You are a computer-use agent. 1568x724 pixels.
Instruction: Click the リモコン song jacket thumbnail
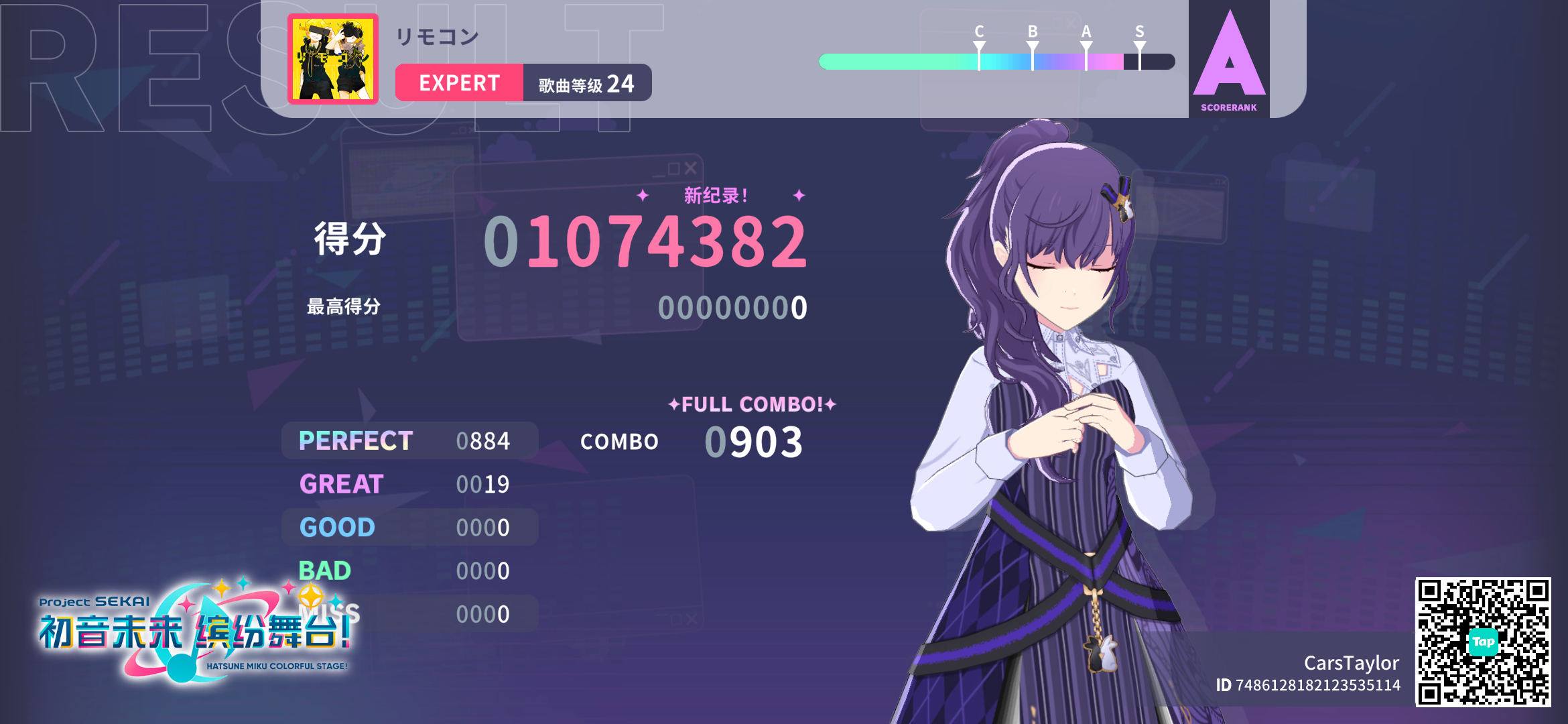coord(332,57)
